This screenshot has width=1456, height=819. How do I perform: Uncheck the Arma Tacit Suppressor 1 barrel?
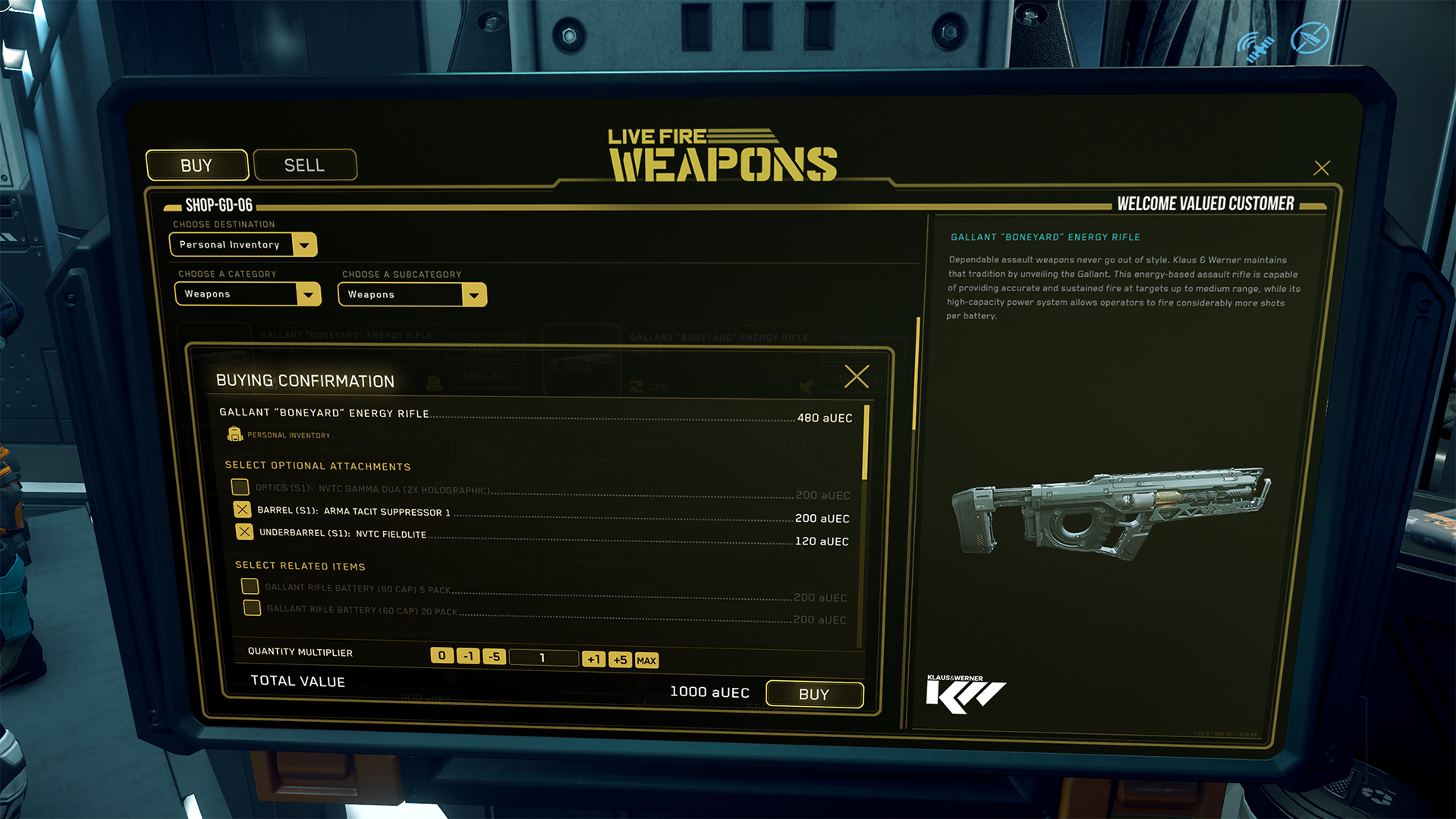click(x=242, y=510)
